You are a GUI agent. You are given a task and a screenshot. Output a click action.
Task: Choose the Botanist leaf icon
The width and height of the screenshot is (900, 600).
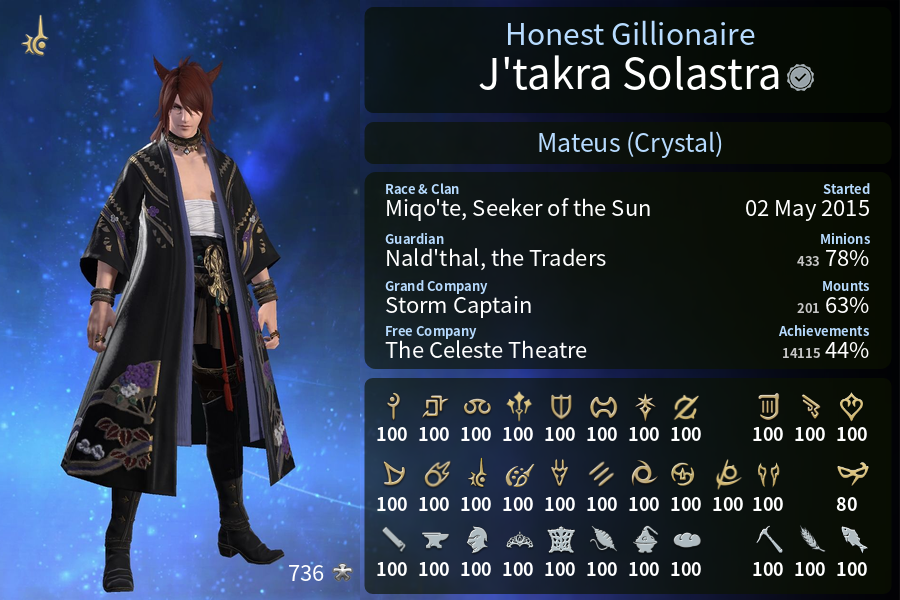(810, 540)
